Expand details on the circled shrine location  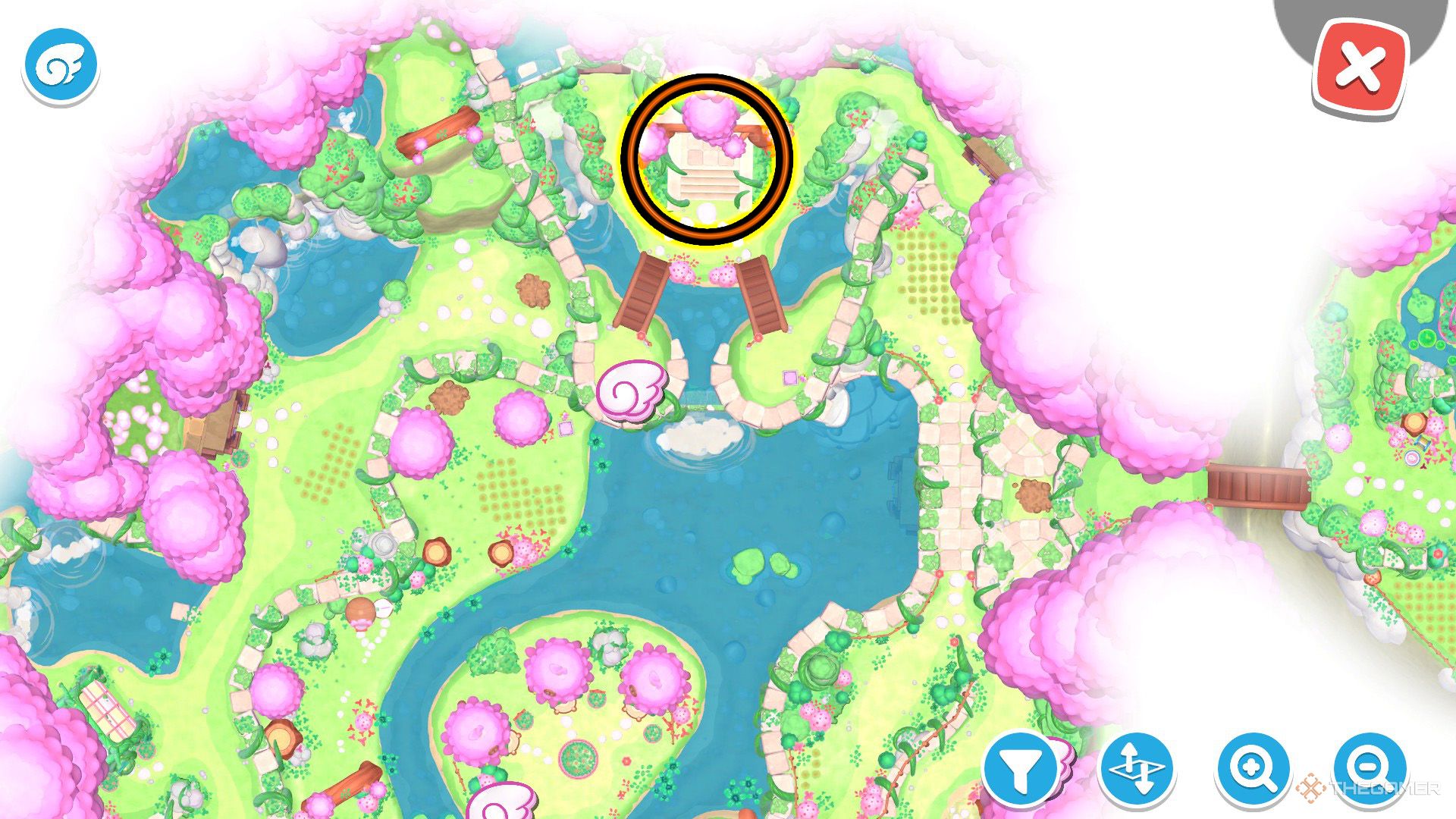click(x=708, y=159)
